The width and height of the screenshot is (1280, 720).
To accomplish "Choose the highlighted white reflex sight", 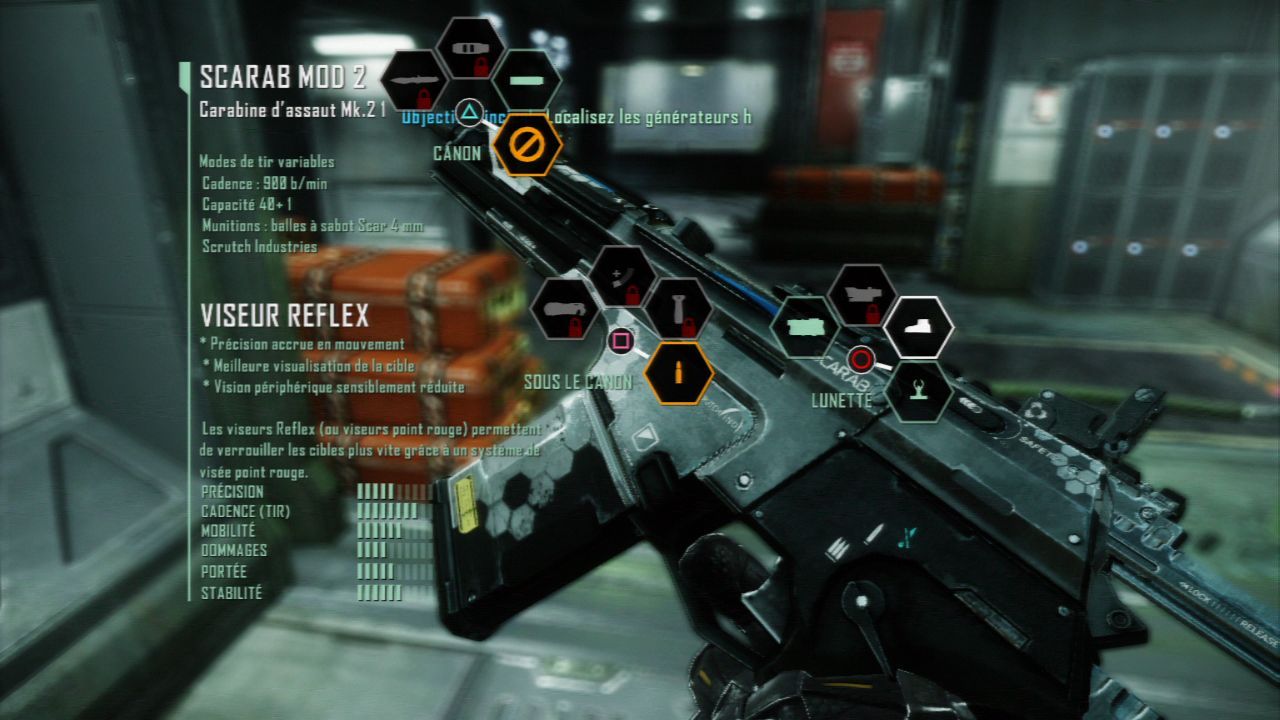I will (919, 327).
